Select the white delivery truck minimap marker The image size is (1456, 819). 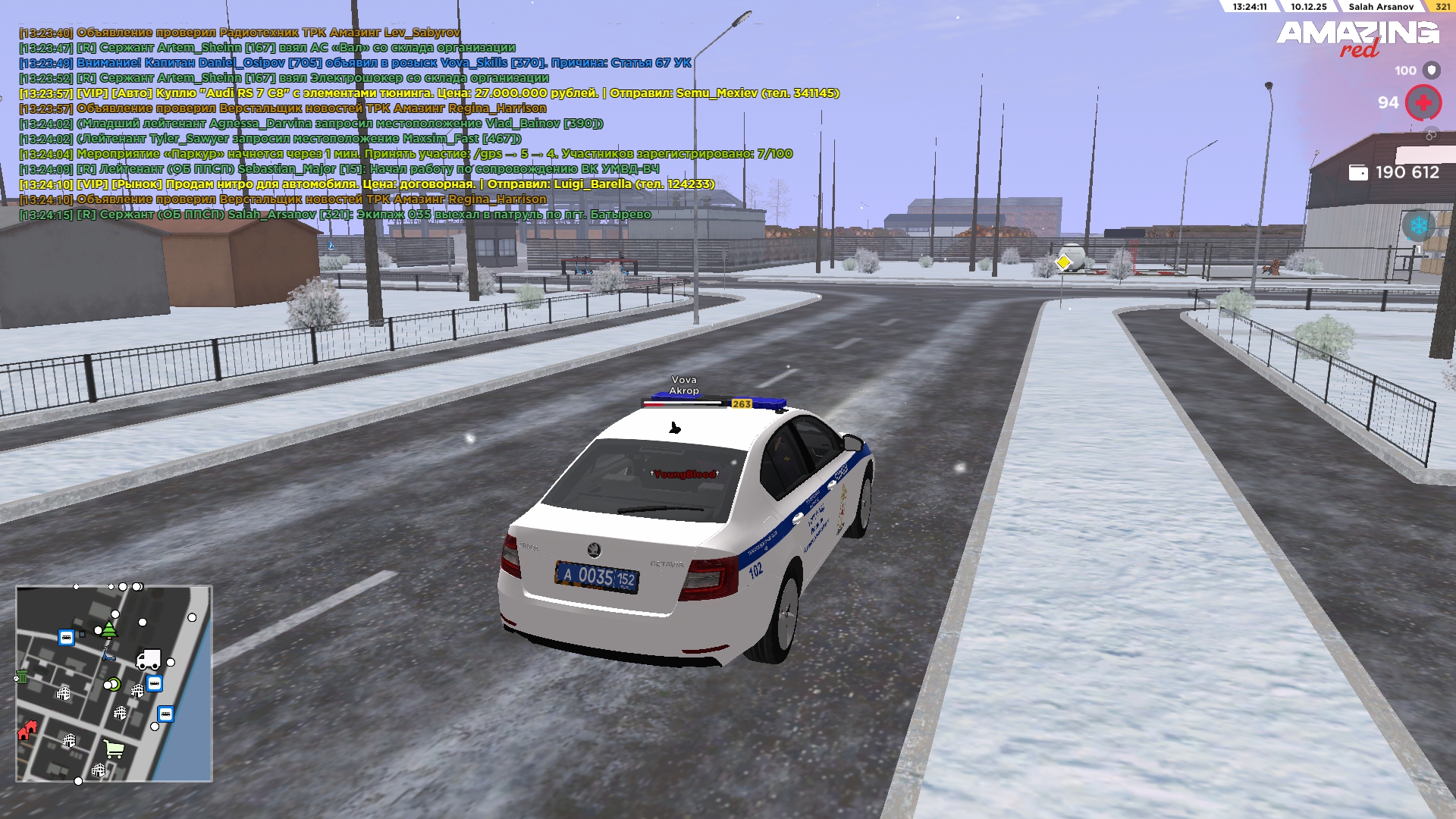(148, 660)
